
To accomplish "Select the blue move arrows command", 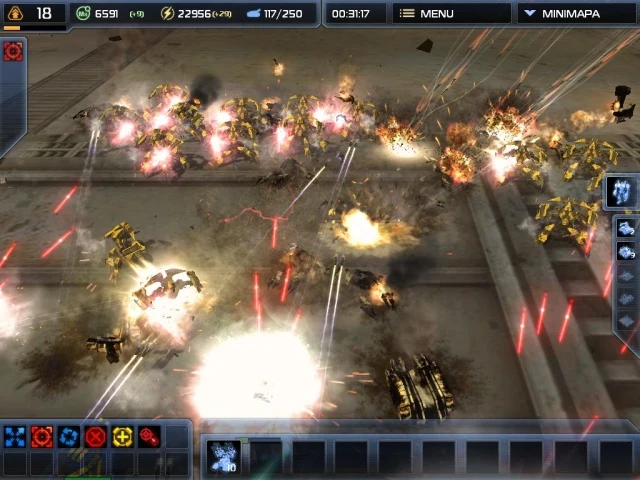I will tap(14, 436).
